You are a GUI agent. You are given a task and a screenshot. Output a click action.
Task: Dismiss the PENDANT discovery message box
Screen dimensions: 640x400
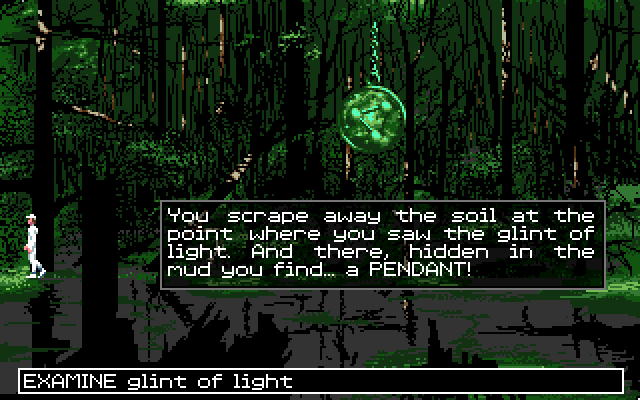(382, 243)
